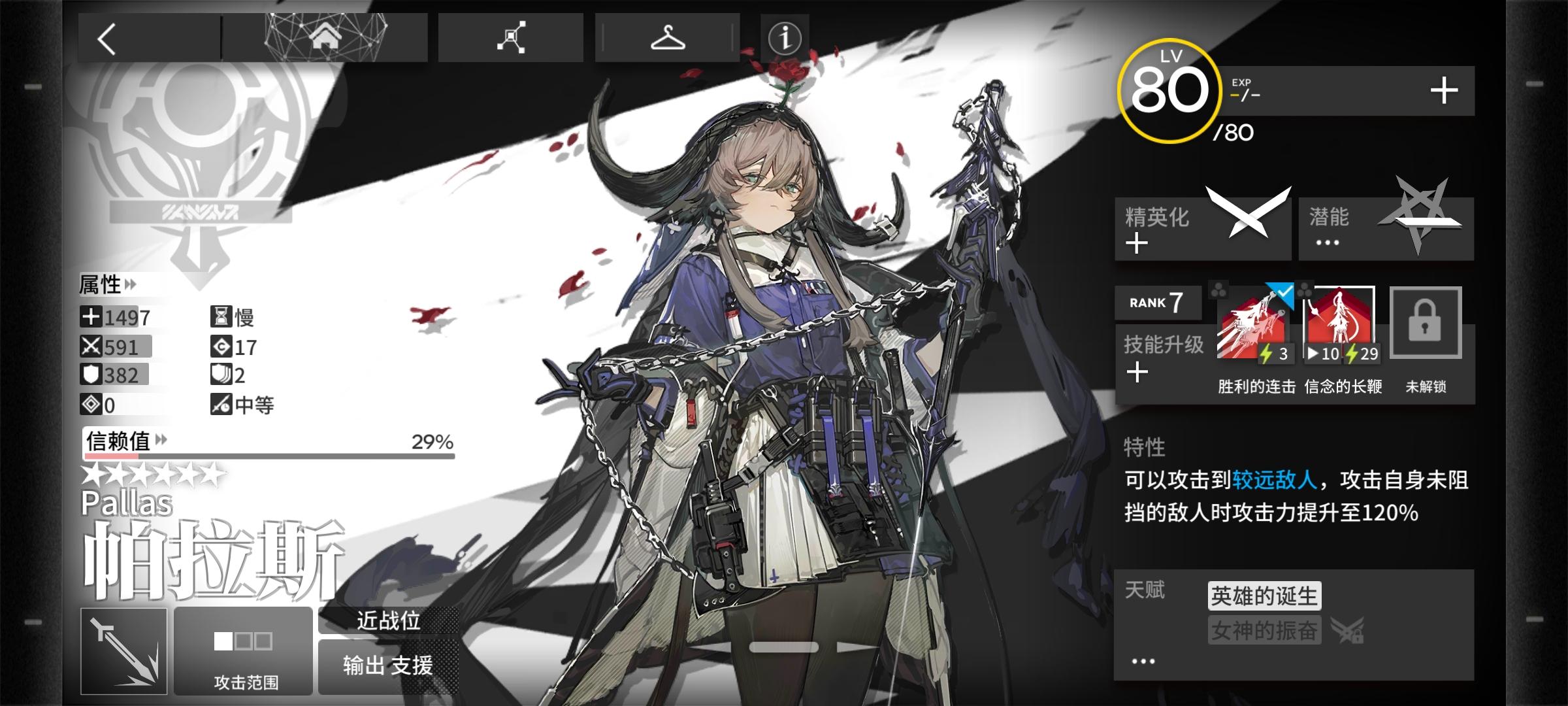The image size is (1568, 706).
Task: Select the 英雄的诞生 talent
Action: (x=1264, y=596)
